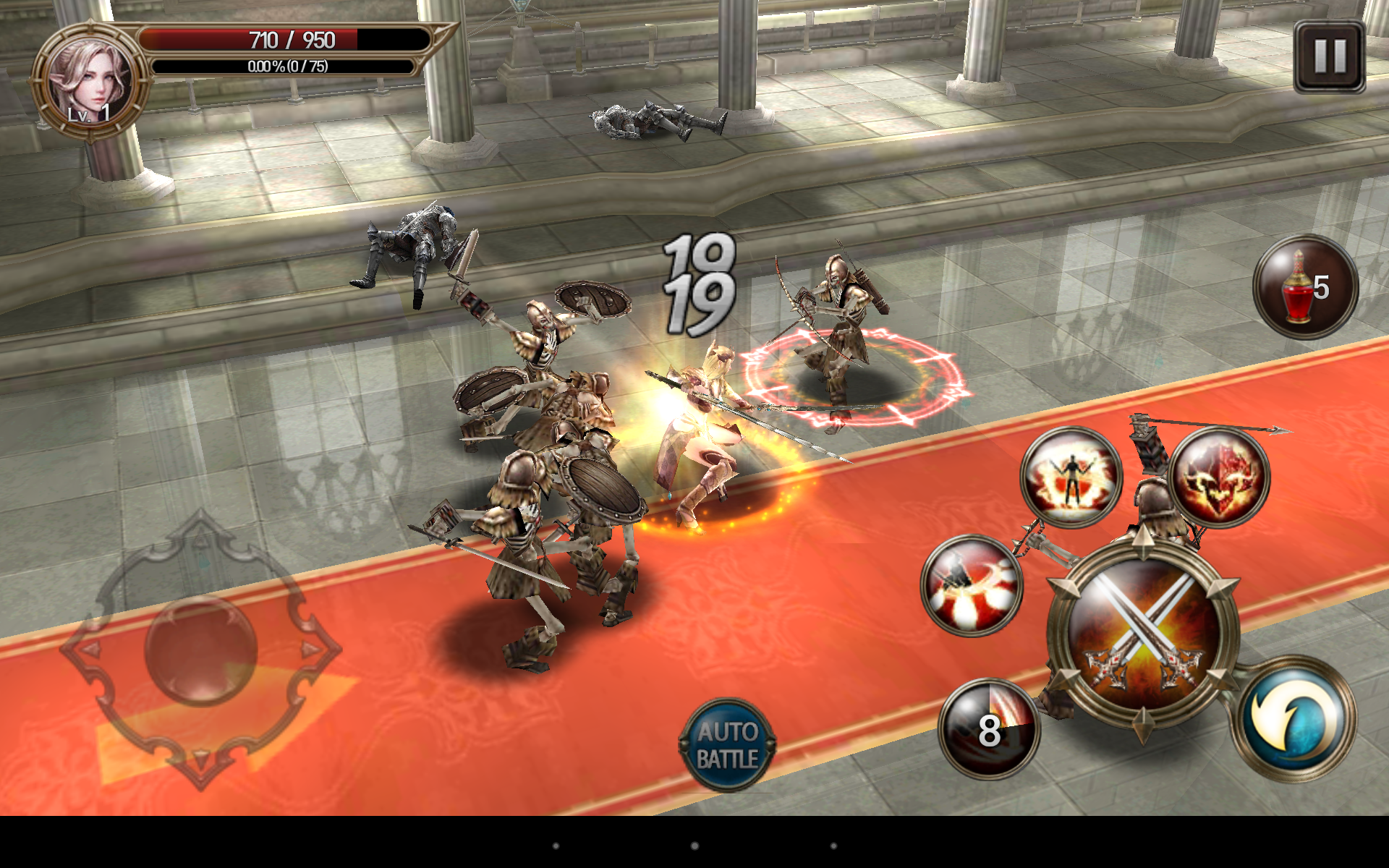The height and width of the screenshot is (868, 1389).
Task: Activate the flaming demon skull skill
Action: 1219,477
